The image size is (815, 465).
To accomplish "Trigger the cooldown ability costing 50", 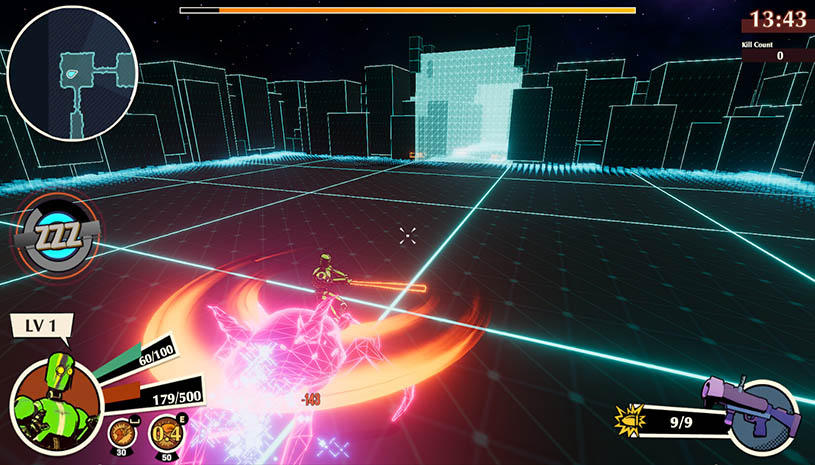I will point(165,435).
